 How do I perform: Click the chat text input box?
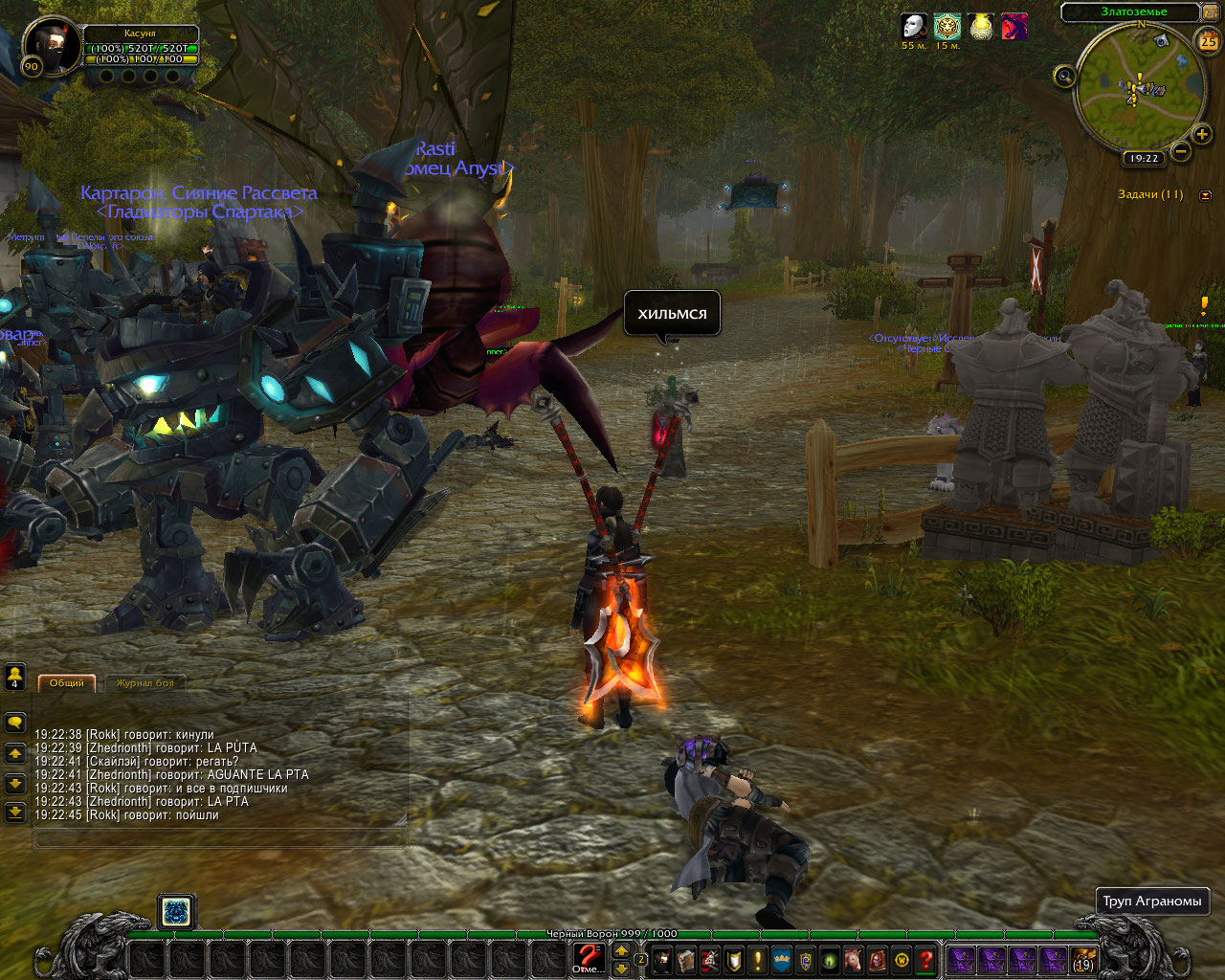pyautogui.click(x=220, y=838)
